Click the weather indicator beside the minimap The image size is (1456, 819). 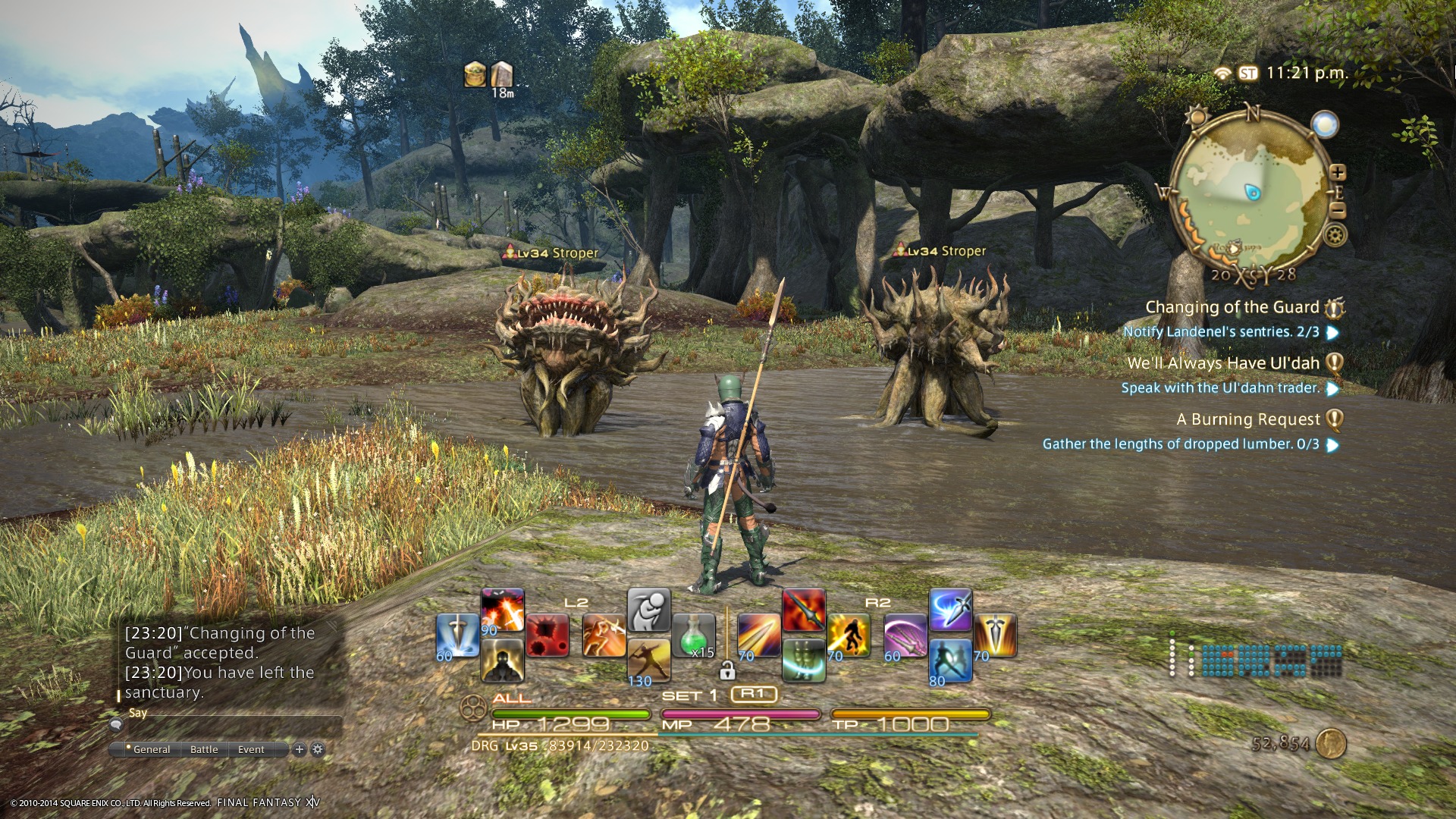click(1325, 125)
